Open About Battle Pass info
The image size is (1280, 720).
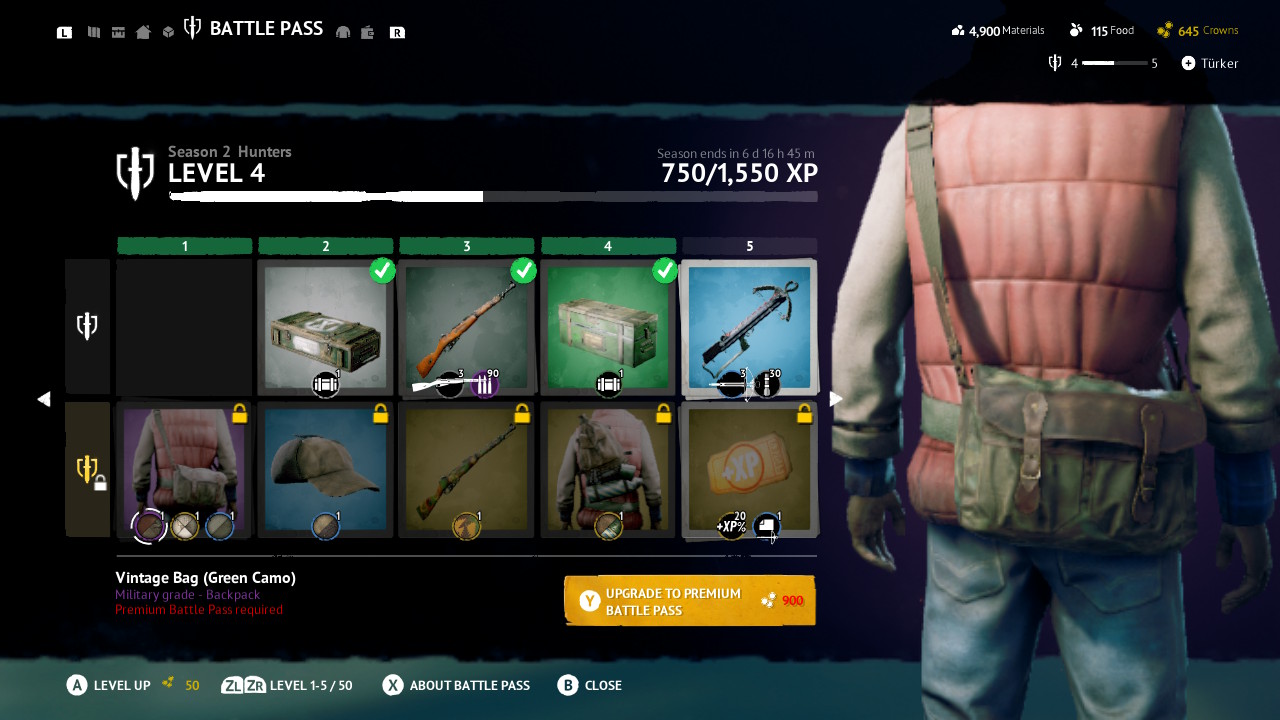coord(457,685)
